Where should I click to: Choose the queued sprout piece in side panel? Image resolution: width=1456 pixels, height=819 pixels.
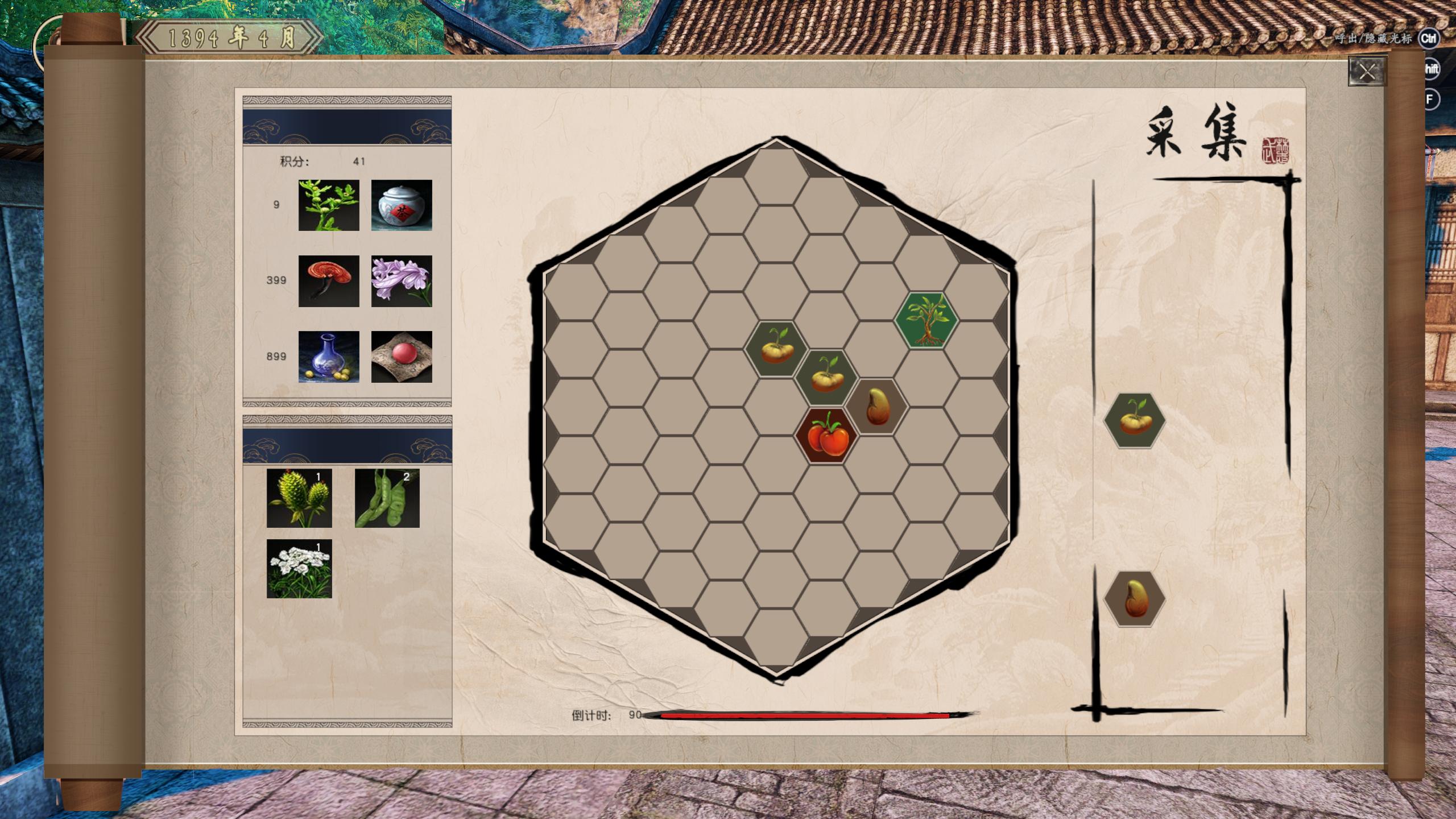coord(1134,421)
